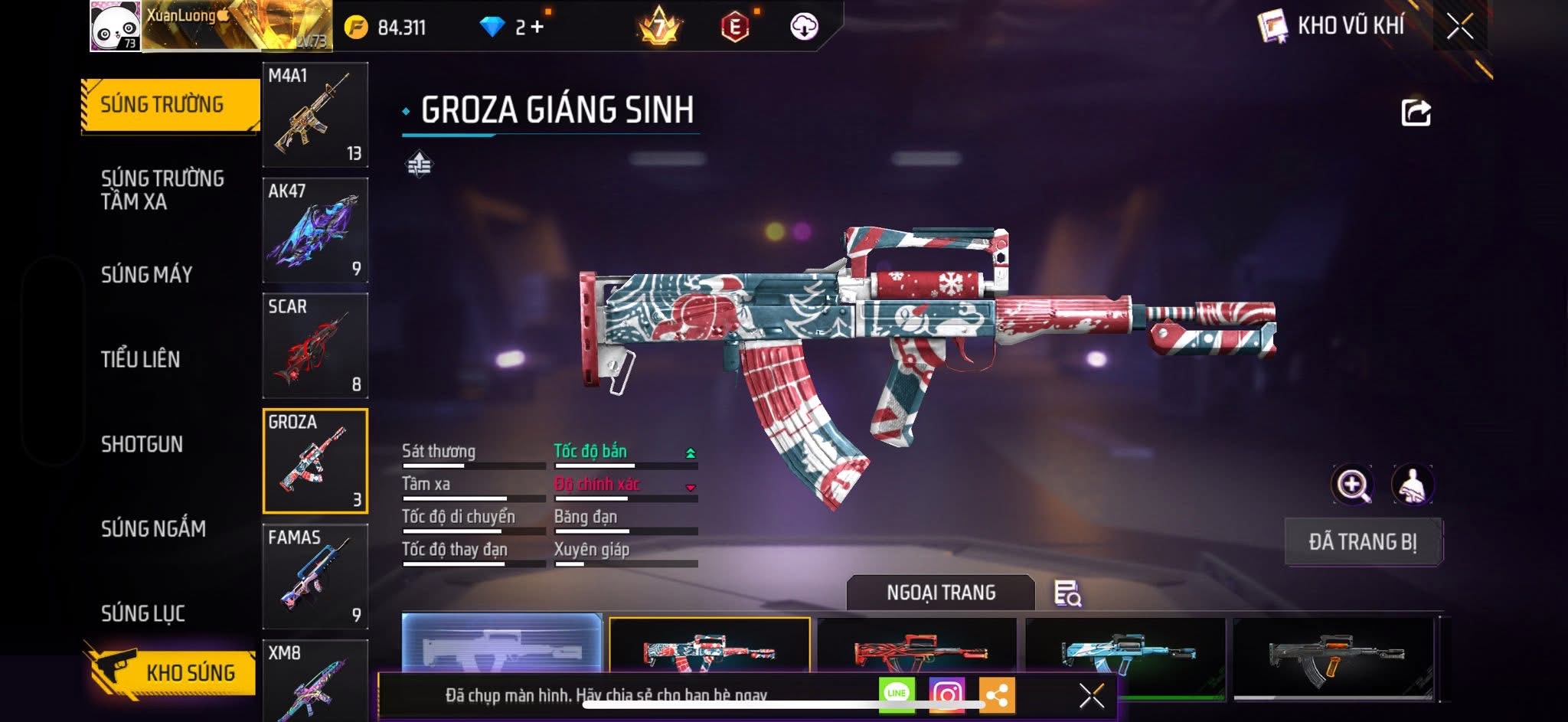1568x722 pixels.
Task: Open the Súng Ngắm category
Action: click(x=153, y=529)
